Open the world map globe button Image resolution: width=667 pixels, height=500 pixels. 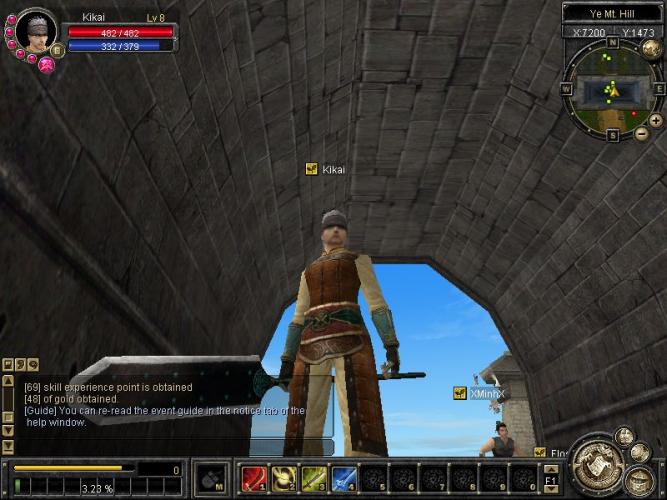click(651, 50)
